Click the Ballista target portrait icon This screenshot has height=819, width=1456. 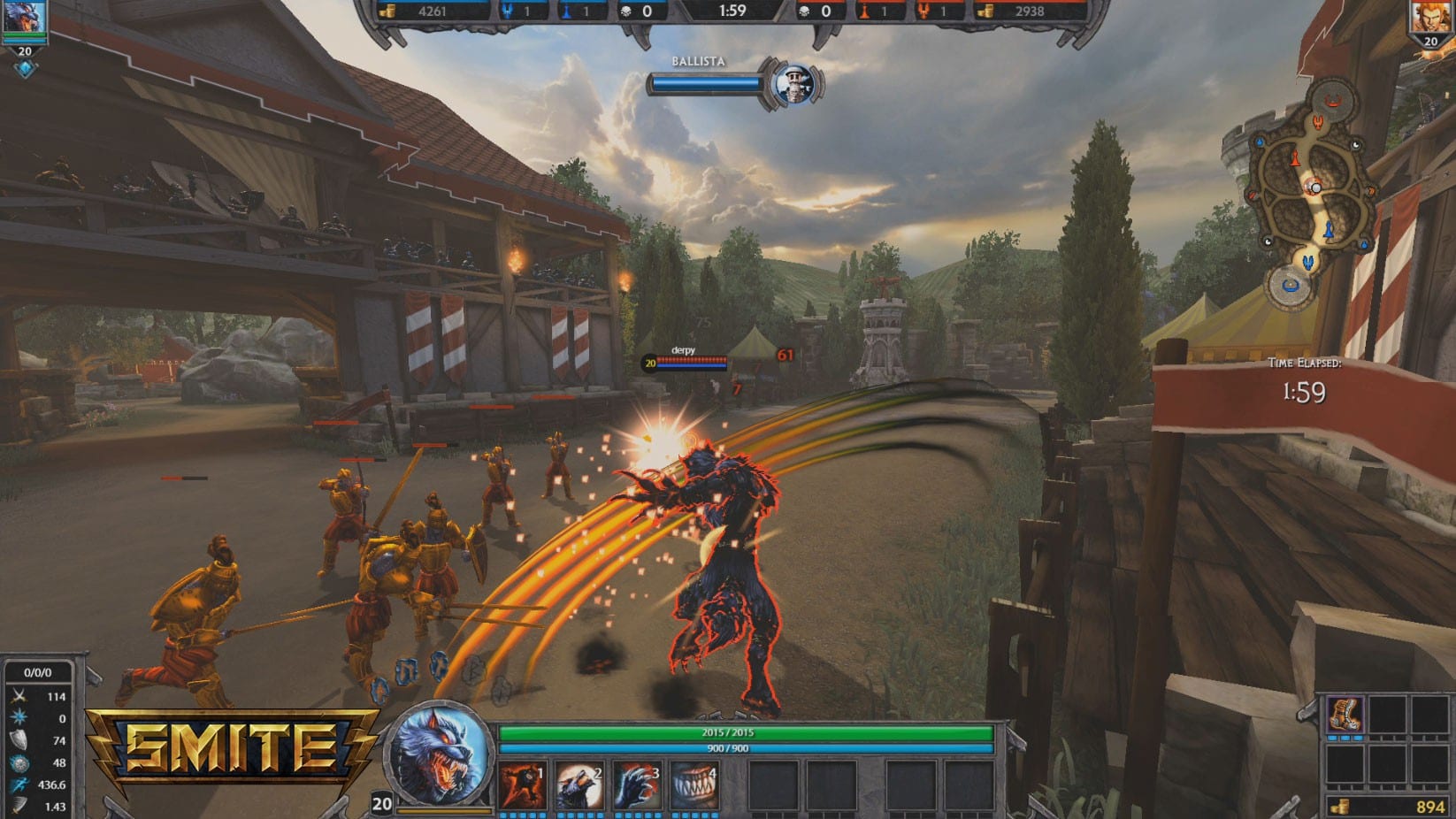[792, 84]
